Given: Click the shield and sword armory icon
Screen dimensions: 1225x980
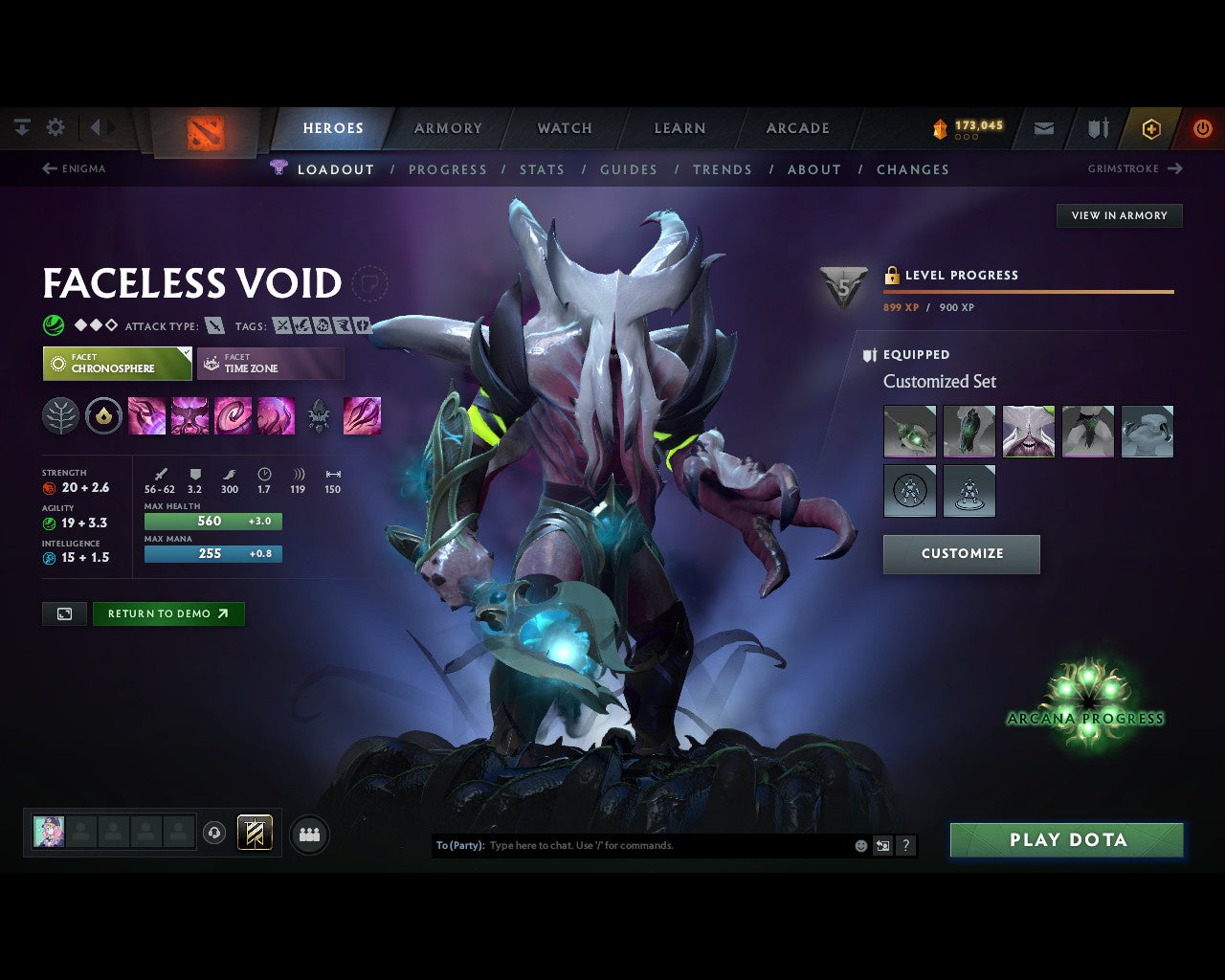Looking at the screenshot, I should pyautogui.click(x=1096, y=128).
